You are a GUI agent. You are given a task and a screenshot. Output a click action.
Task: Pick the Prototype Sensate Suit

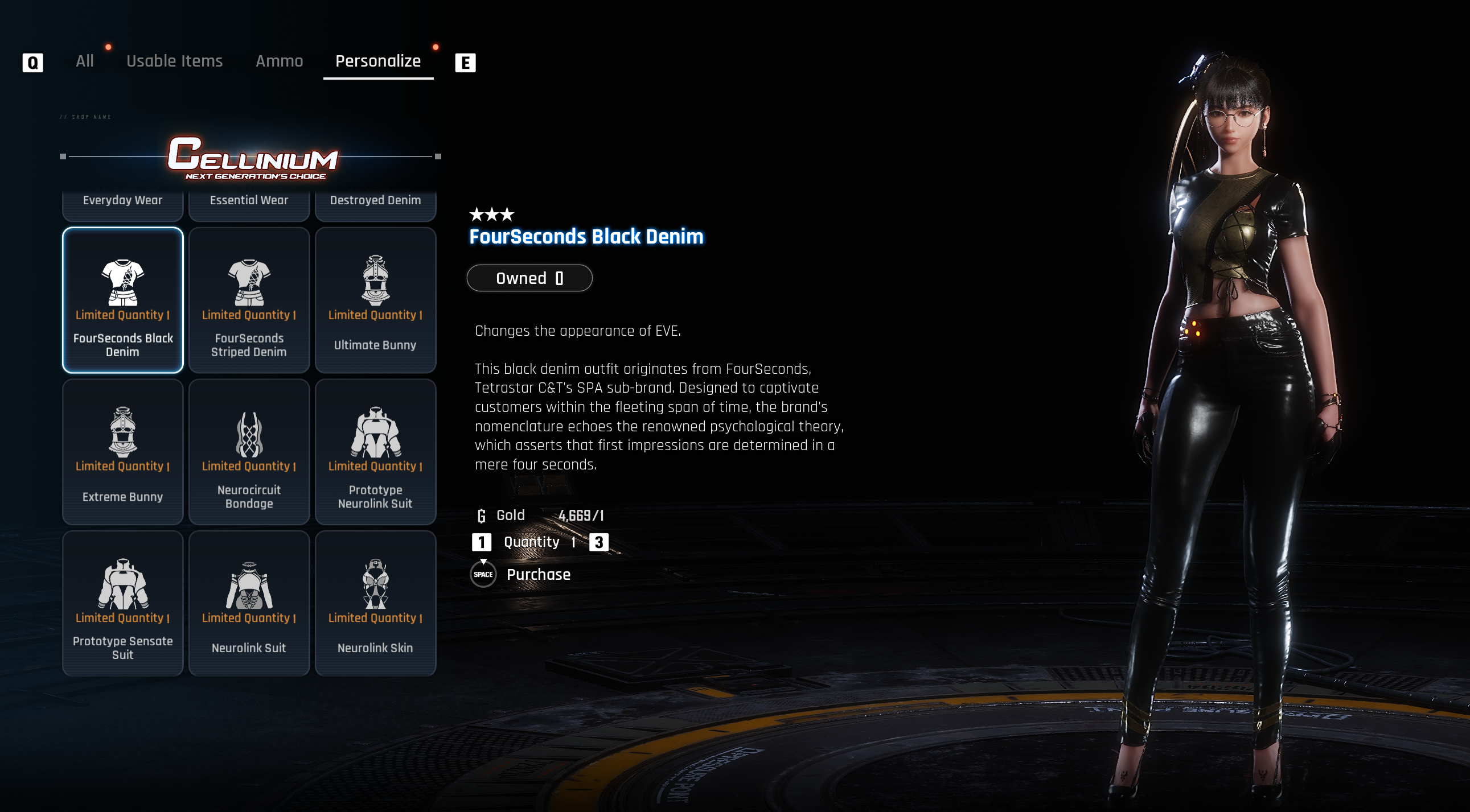pyautogui.click(x=123, y=603)
